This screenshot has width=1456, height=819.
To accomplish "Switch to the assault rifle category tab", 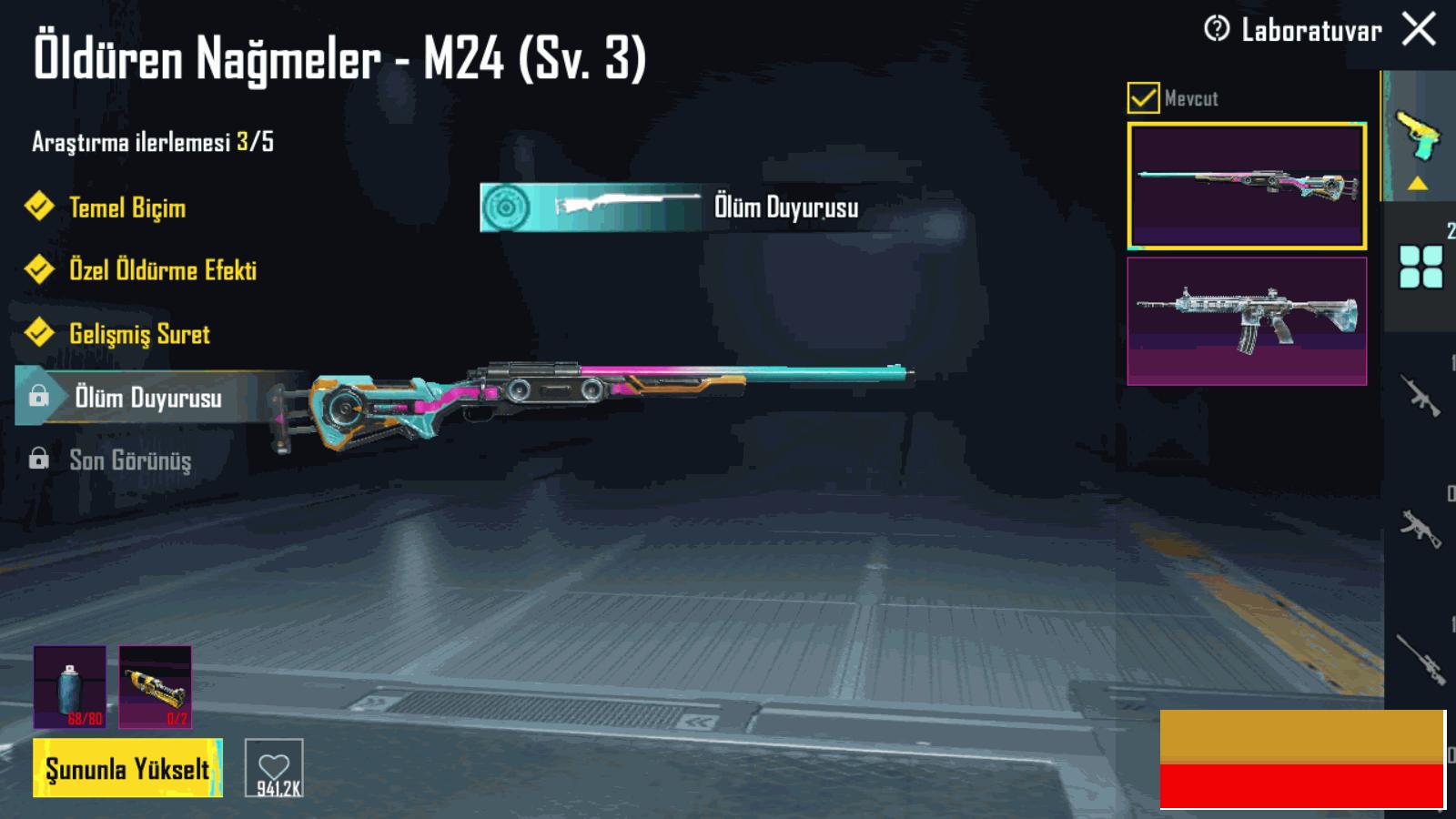I will [x=1420, y=396].
